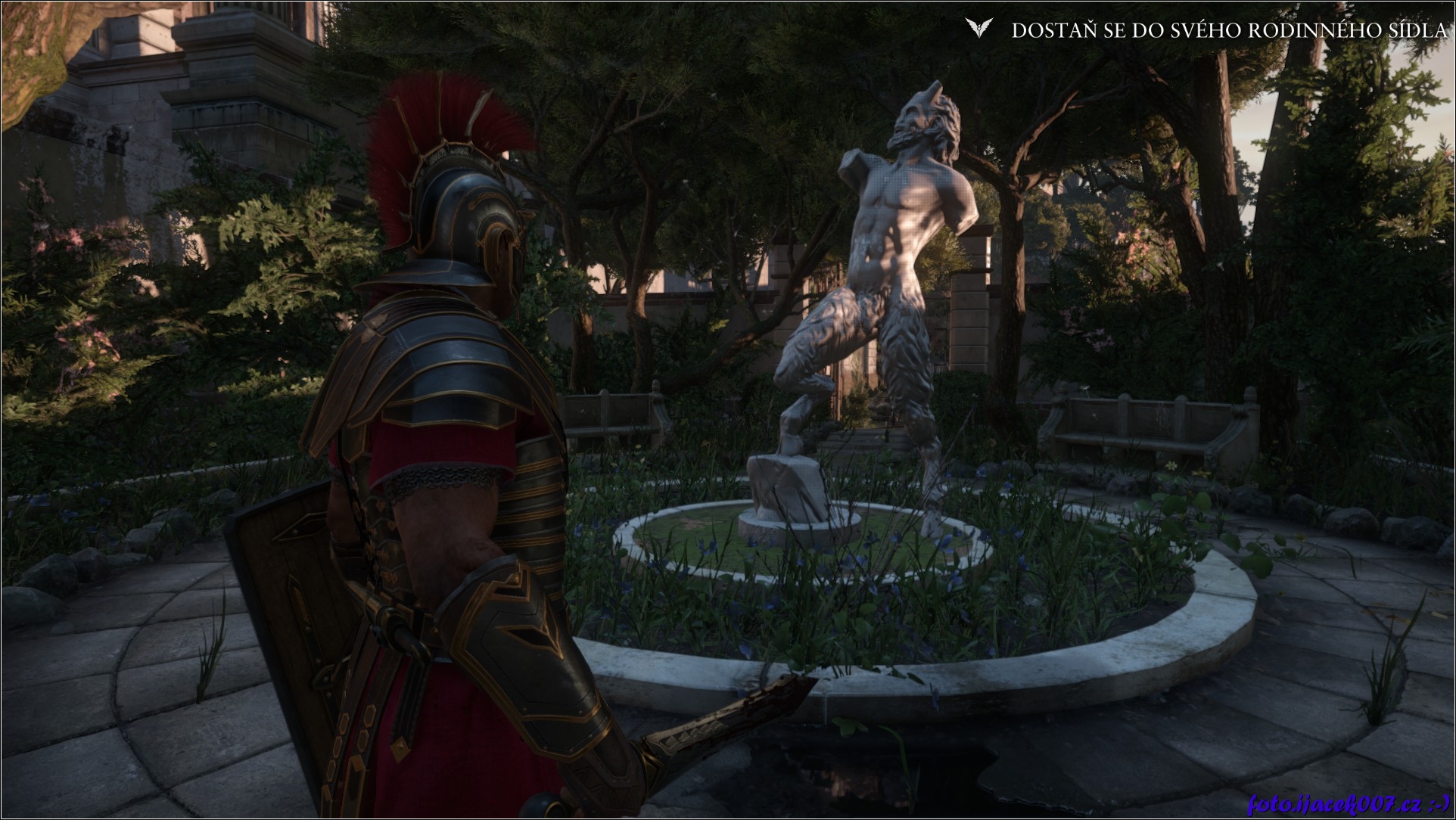This screenshot has height=820, width=1456.
Task: Select the winged eagle objective icon
Action: pyautogui.click(x=978, y=29)
